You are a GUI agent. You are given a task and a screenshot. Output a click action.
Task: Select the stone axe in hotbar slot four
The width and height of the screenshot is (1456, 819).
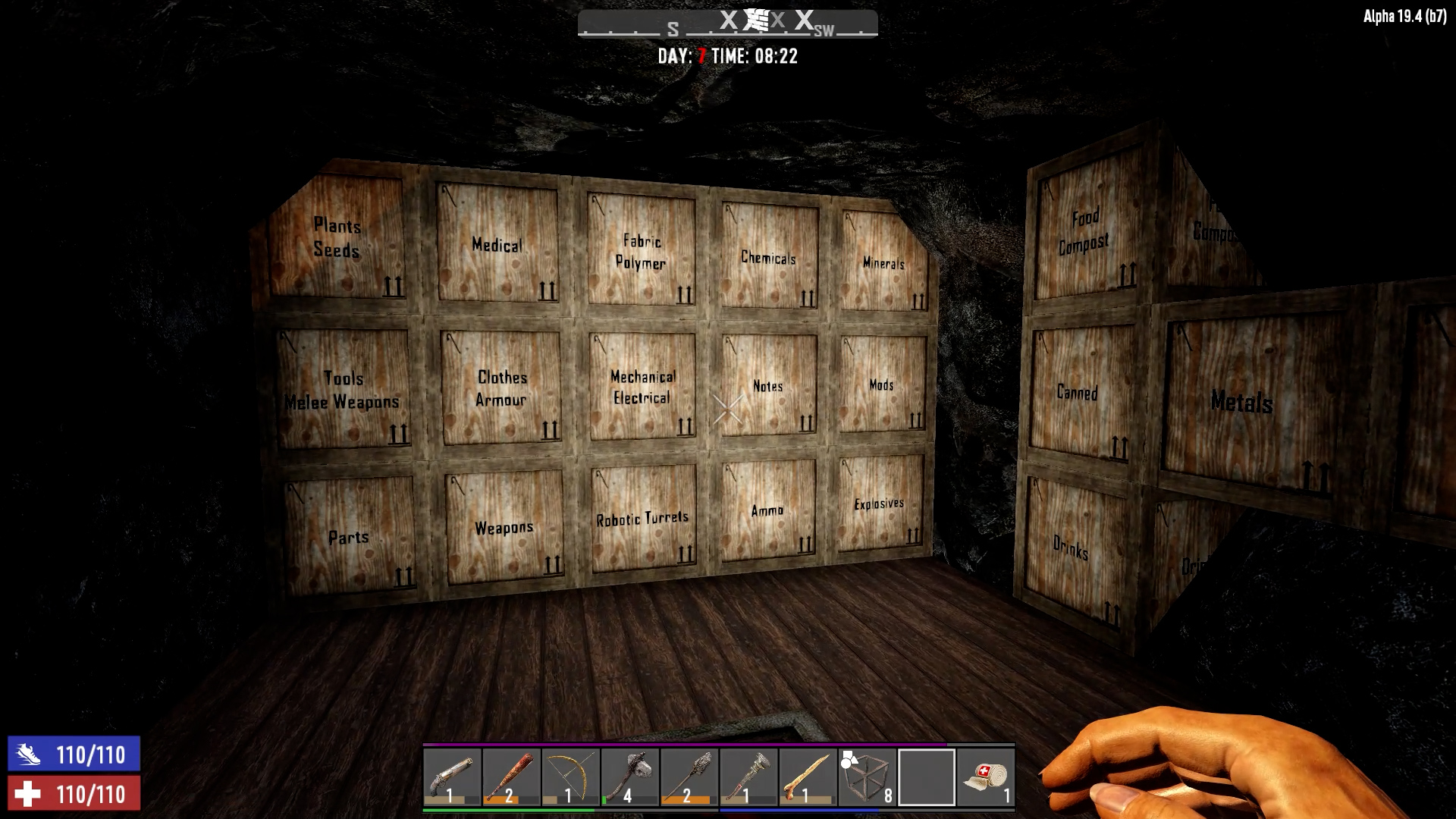629,775
